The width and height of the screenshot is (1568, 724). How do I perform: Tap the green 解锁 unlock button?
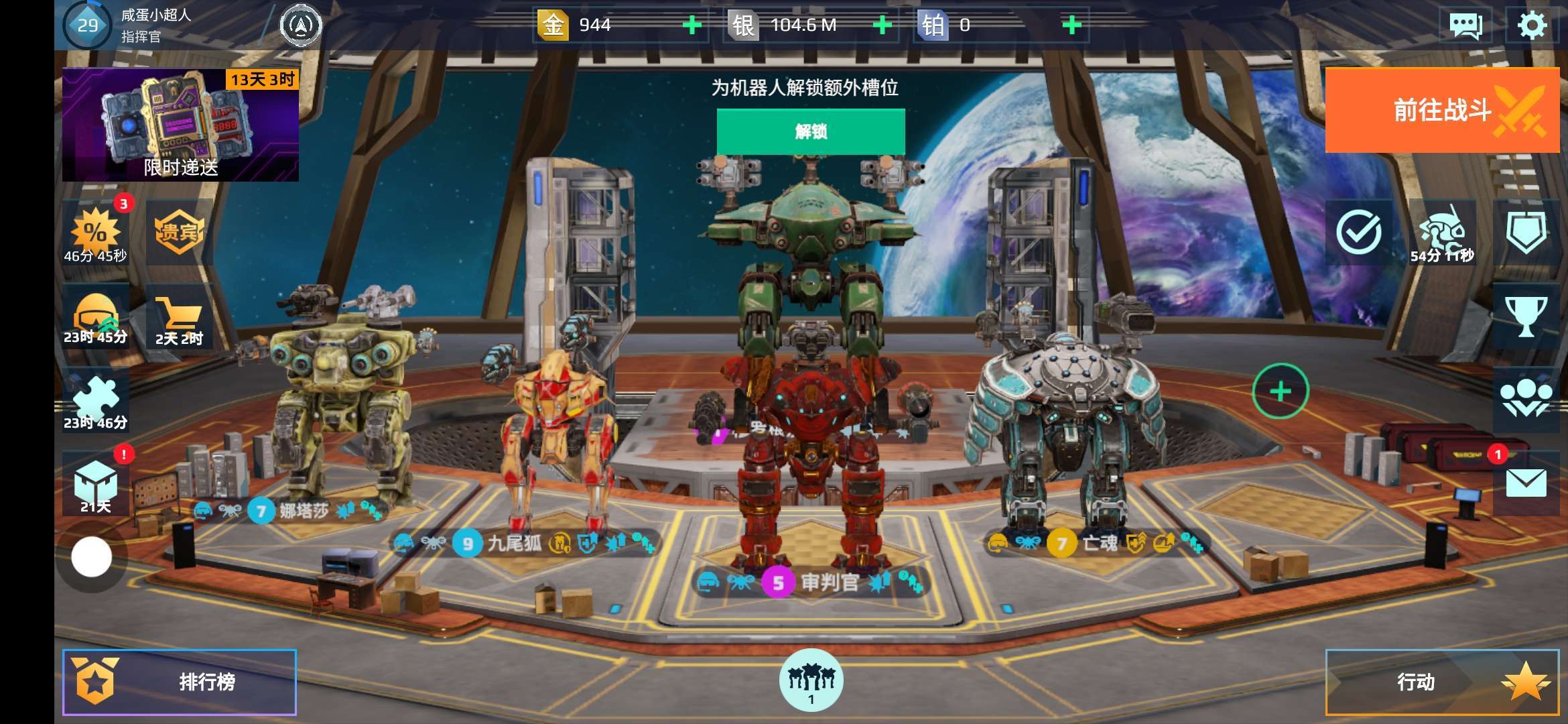click(811, 131)
